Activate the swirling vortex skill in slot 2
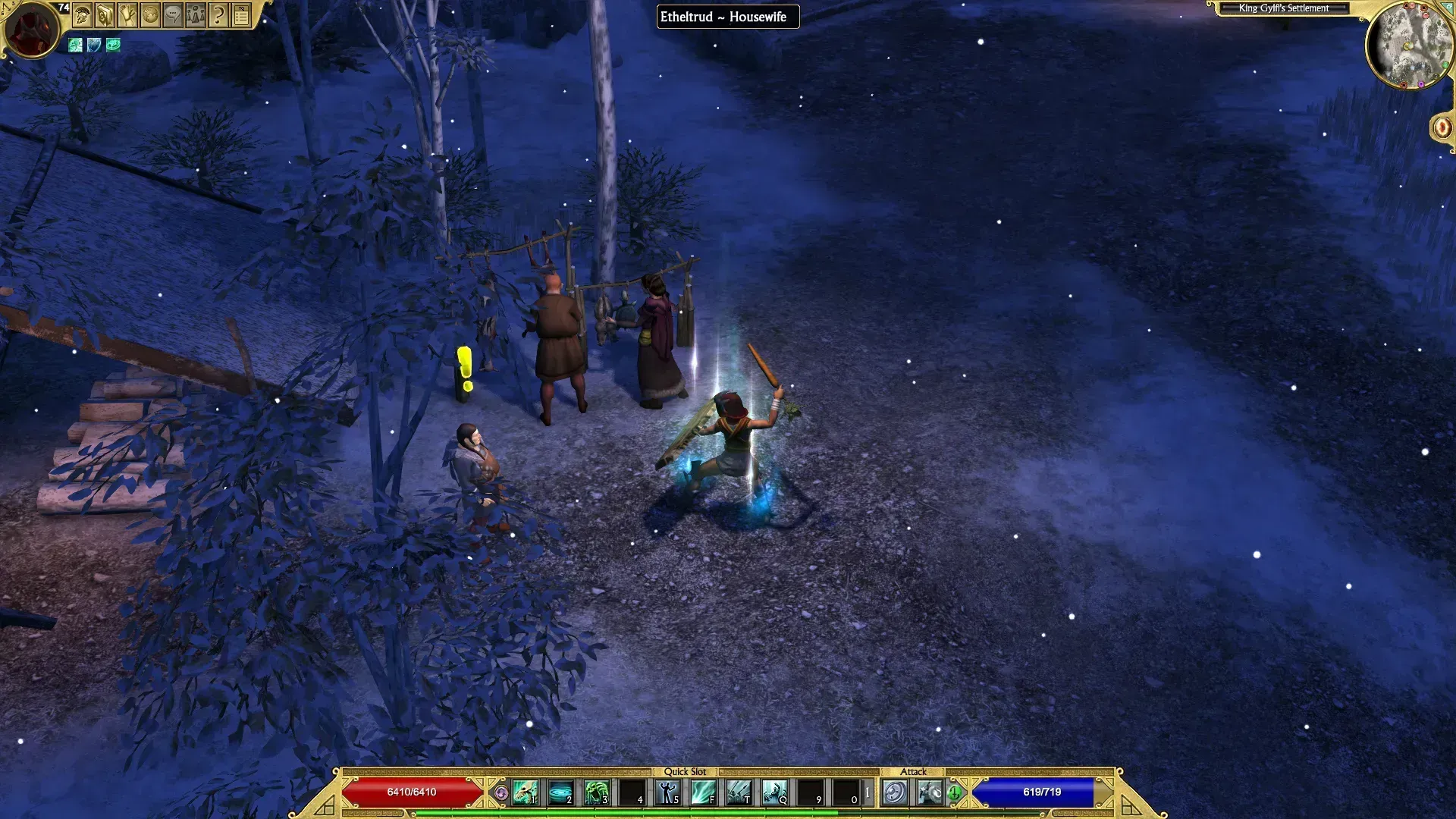The height and width of the screenshot is (819, 1456). (560, 792)
